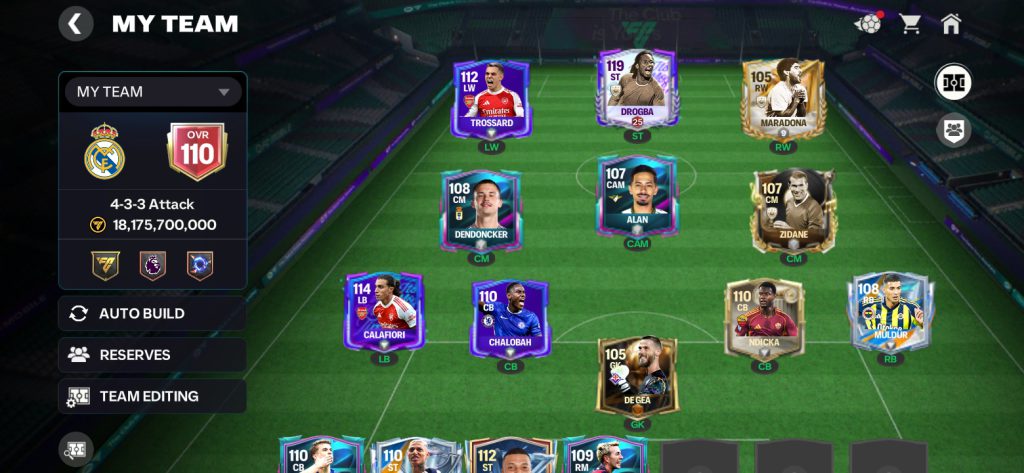Open the shopping cart store
Screen dimensions: 1024x473
[910, 24]
